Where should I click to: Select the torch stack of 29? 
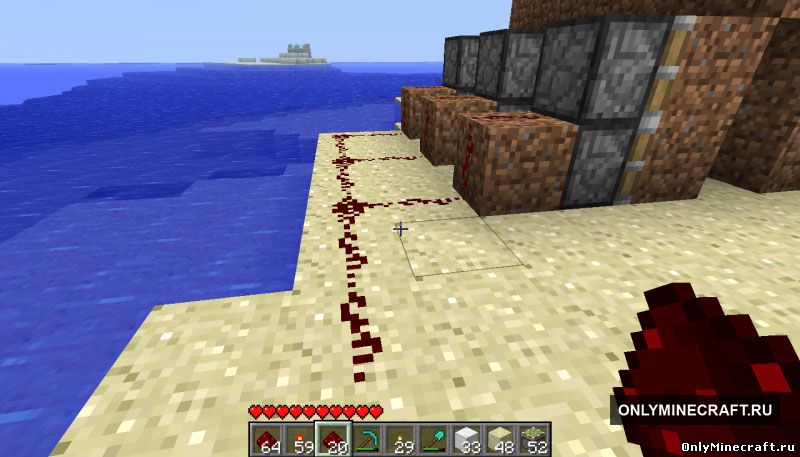[400, 439]
